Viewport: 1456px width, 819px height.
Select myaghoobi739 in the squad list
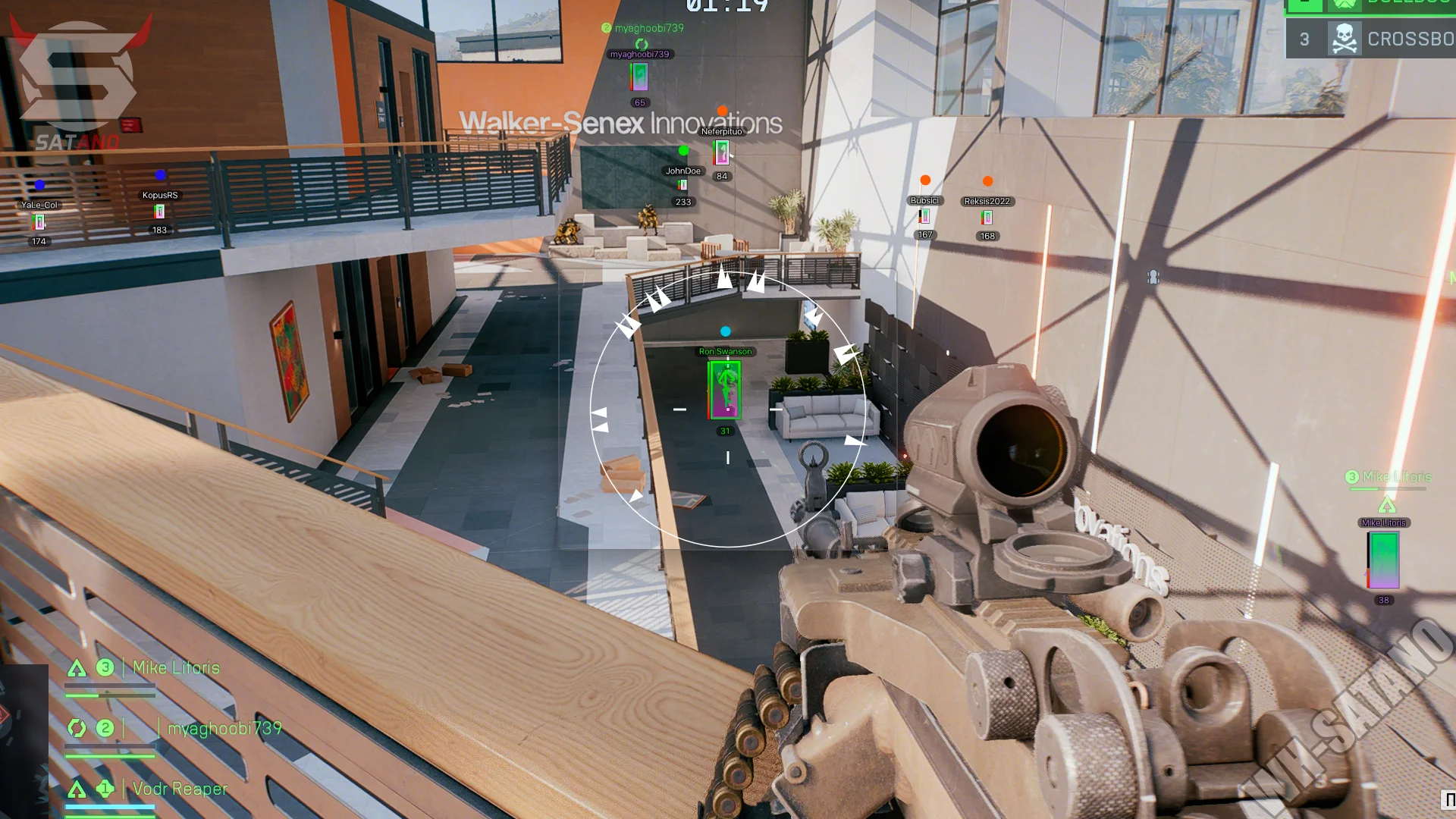[224, 729]
